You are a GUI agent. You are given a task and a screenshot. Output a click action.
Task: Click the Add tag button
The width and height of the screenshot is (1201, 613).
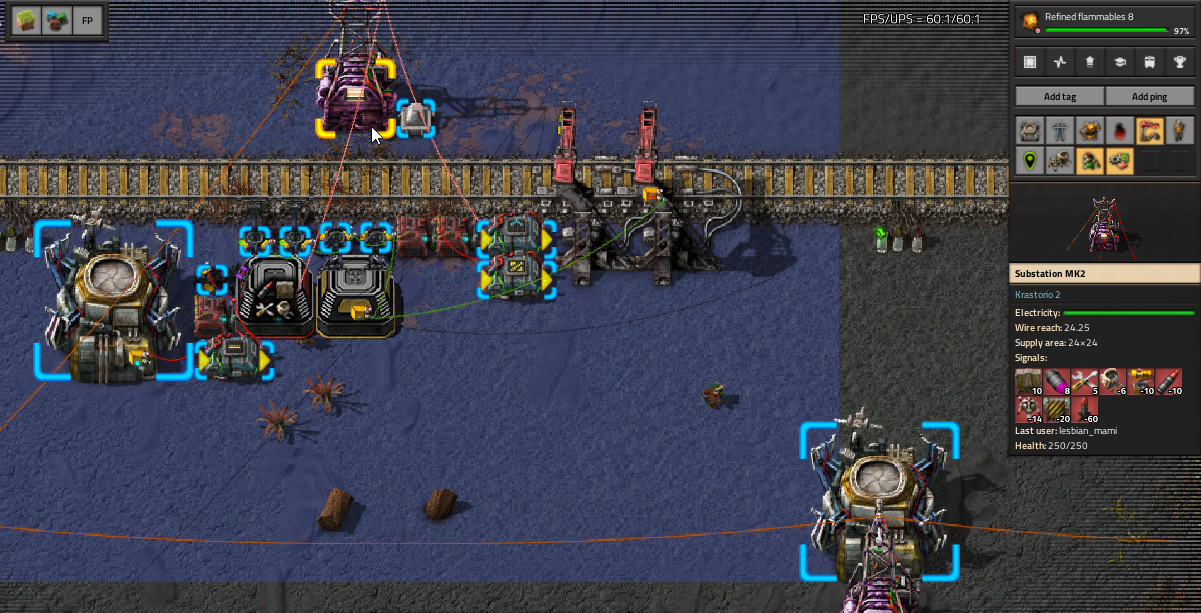pos(1059,96)
